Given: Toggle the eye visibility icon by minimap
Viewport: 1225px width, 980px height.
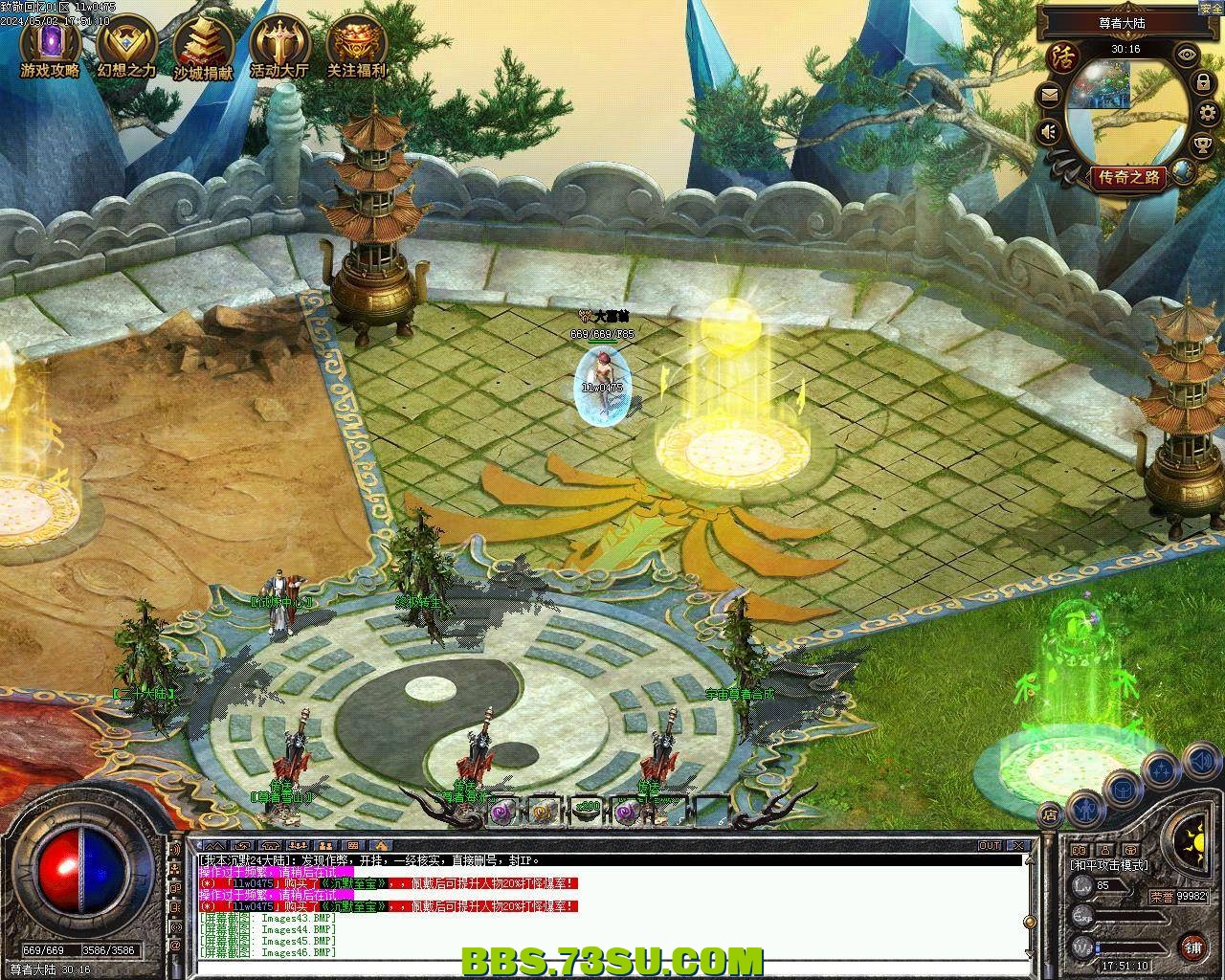Looking at the screenshot, I should [1188, 55].
